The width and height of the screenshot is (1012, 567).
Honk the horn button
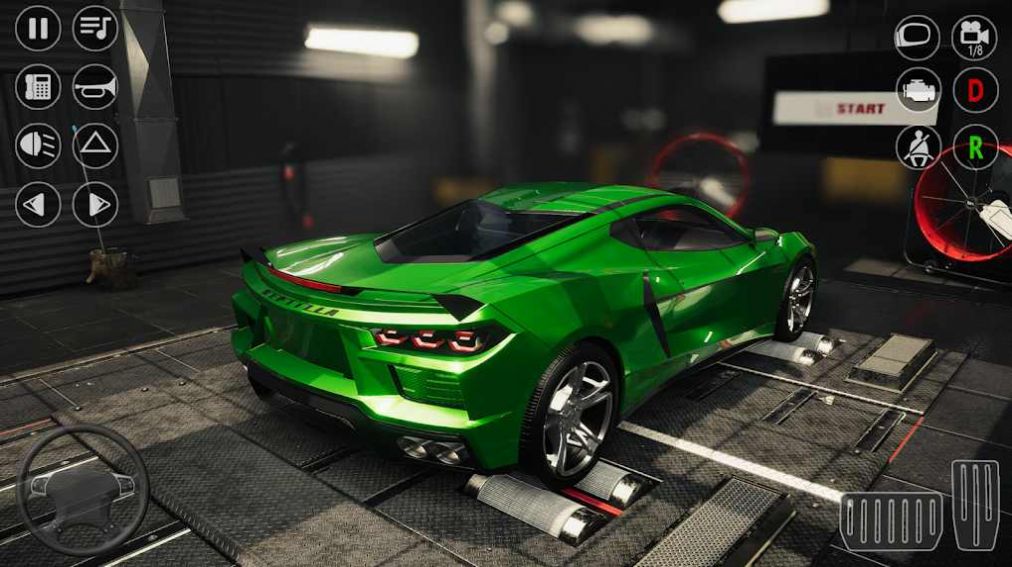(x=96, y=87)
